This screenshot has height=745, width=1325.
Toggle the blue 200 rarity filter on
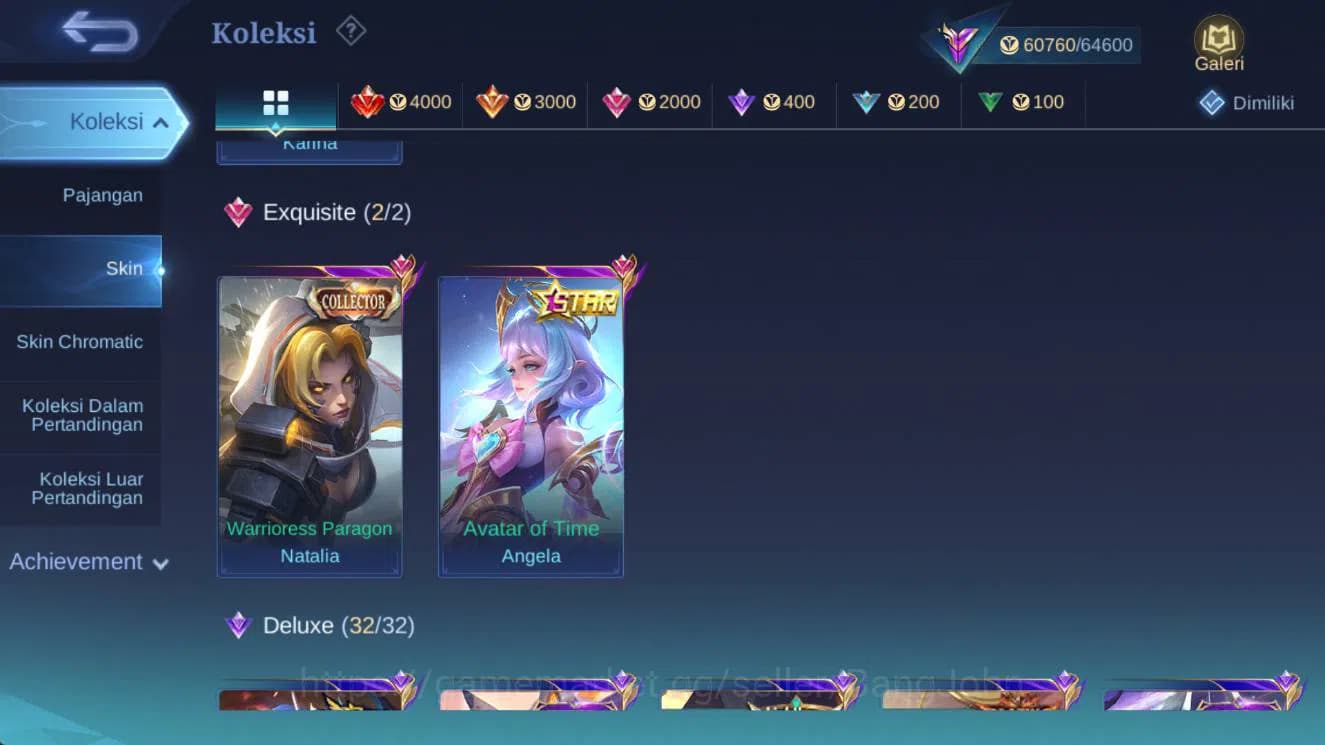(x=897, y=101)
